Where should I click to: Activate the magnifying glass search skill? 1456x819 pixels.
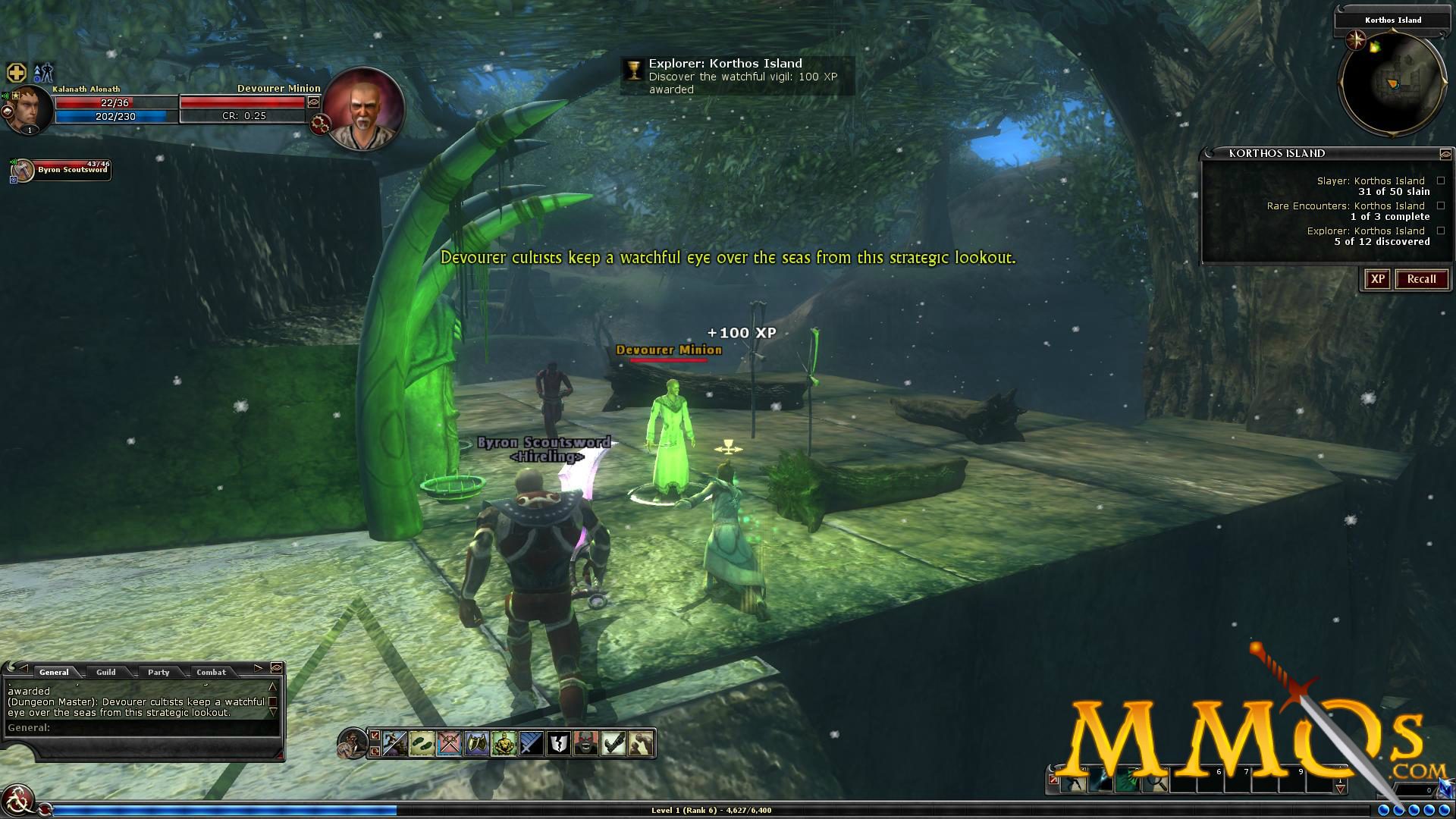[x=1155, y=783]
